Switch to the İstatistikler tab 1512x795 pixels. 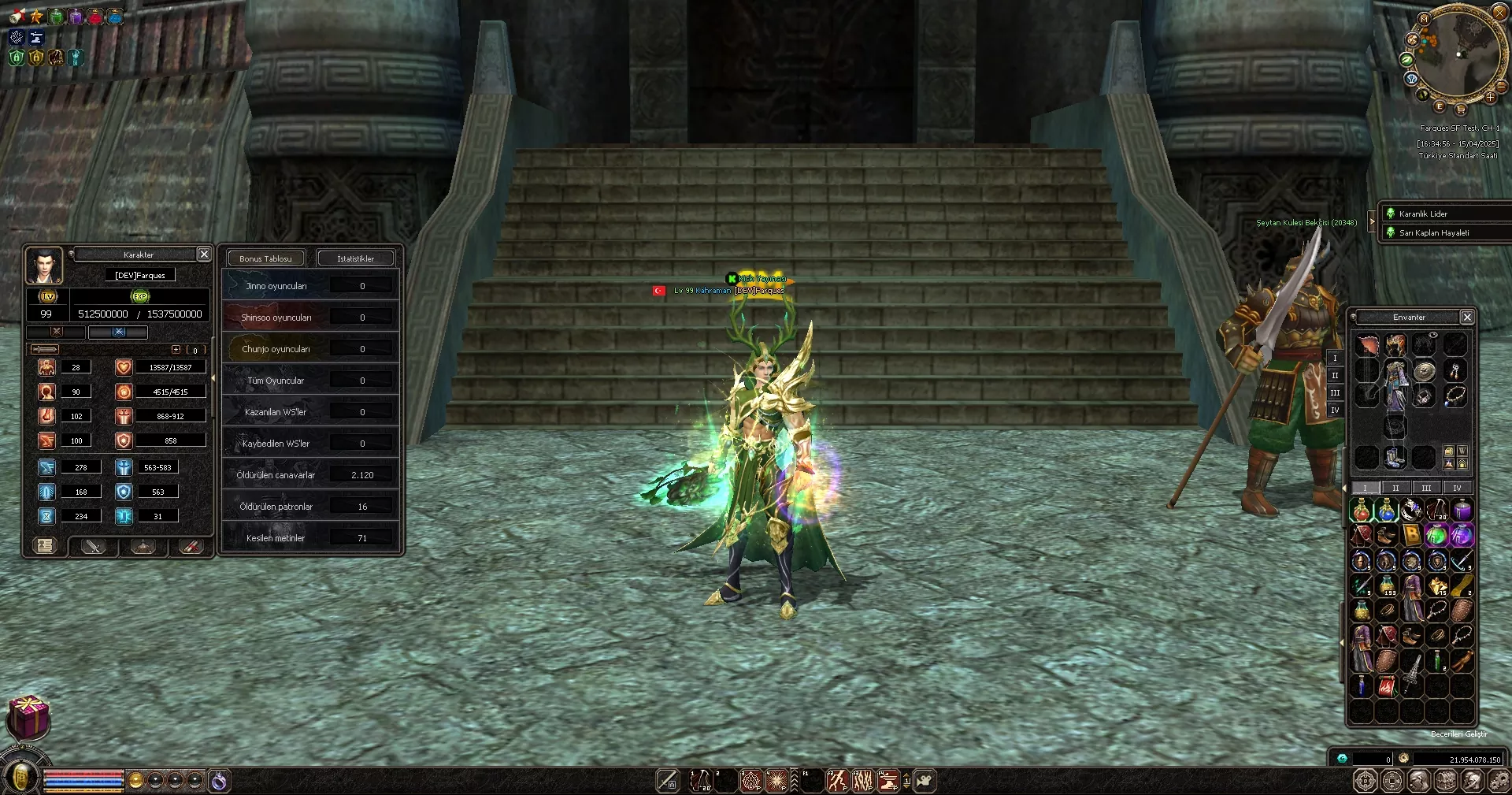(x=355, y=258)
